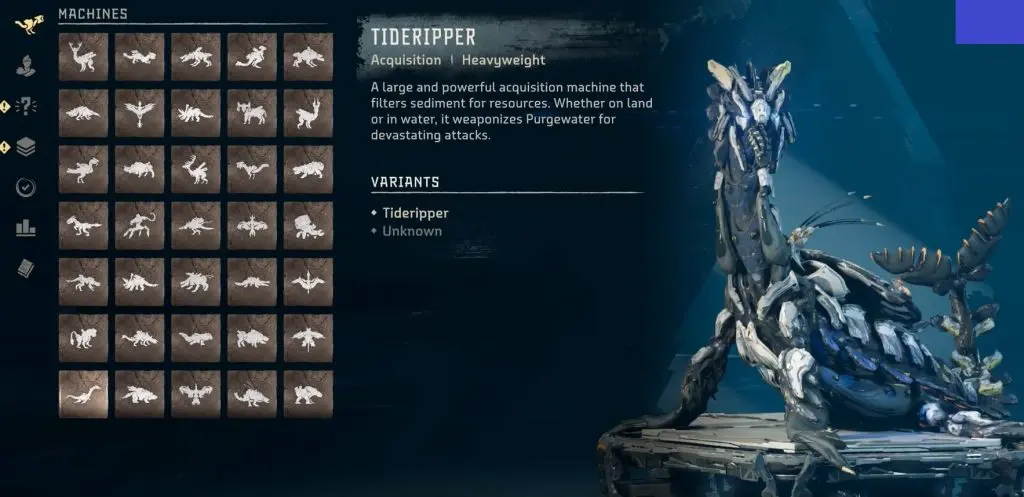Image resolution: width=1024 pixels, height=497 pixels.
Task: Select the highlighted Tideripper long-necked machine tile
Action: tap(83, 393)
